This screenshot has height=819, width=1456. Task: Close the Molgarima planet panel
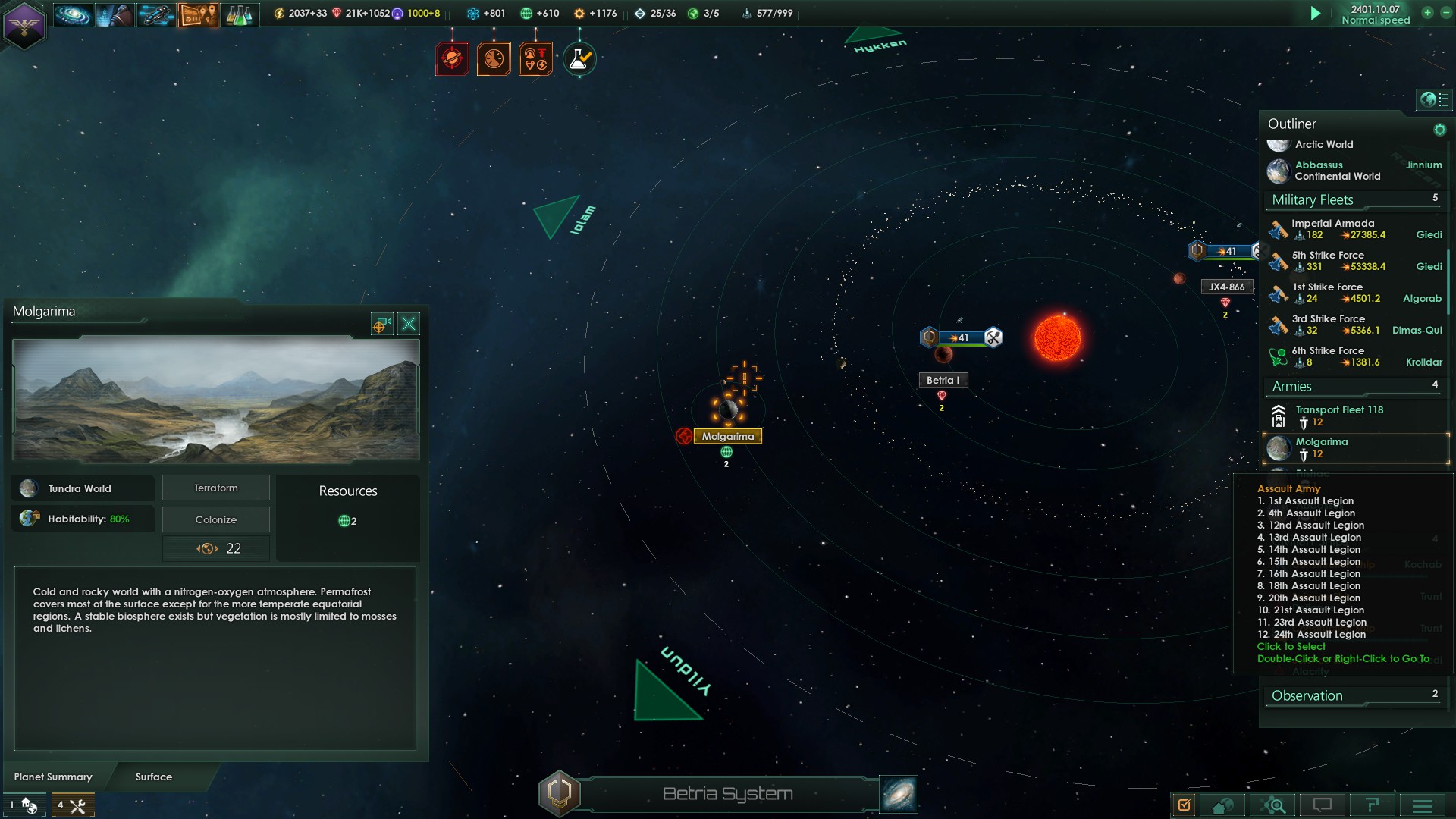tap(409, 325)
